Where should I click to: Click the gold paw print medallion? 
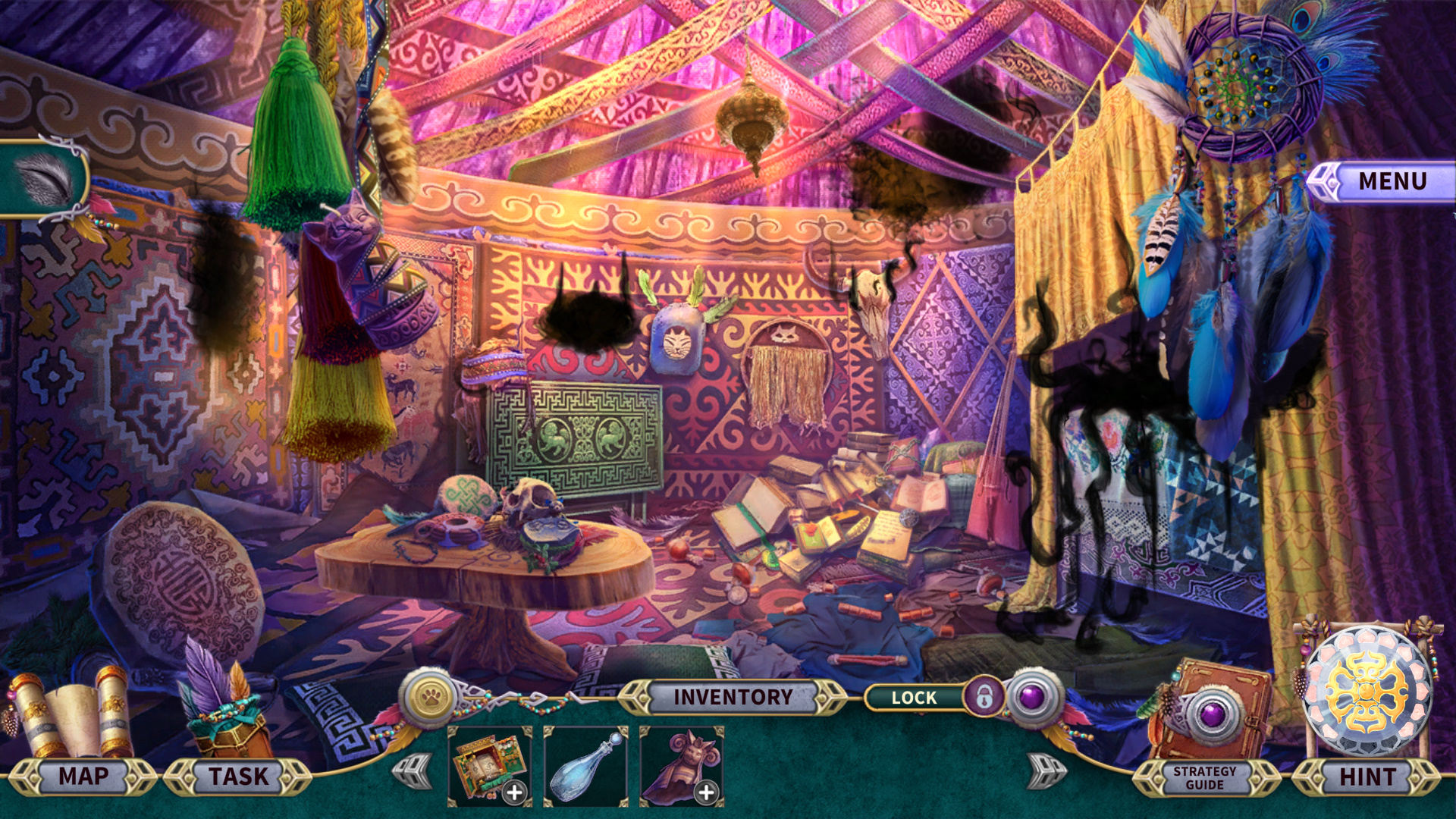click(431, 697)
